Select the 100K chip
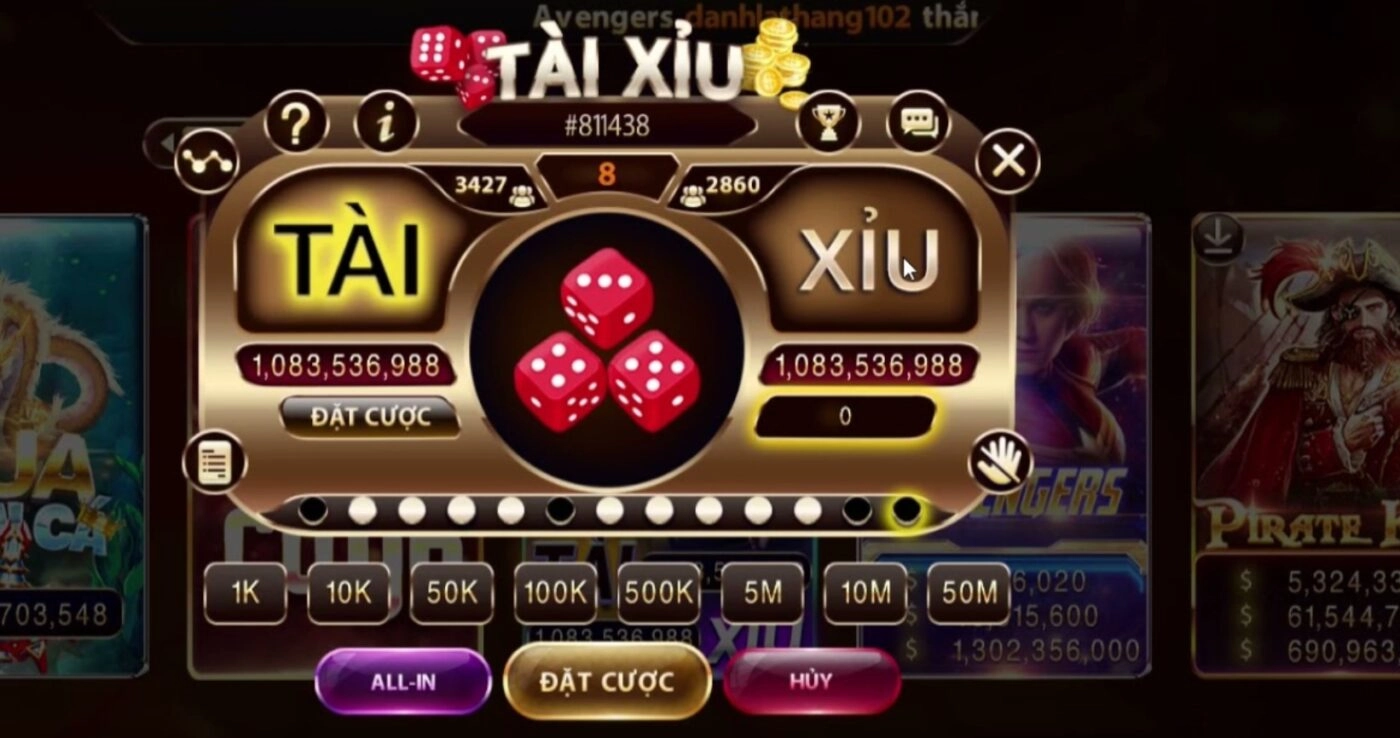The height and width of the screenshot is (738, 1400). (555, 593)
